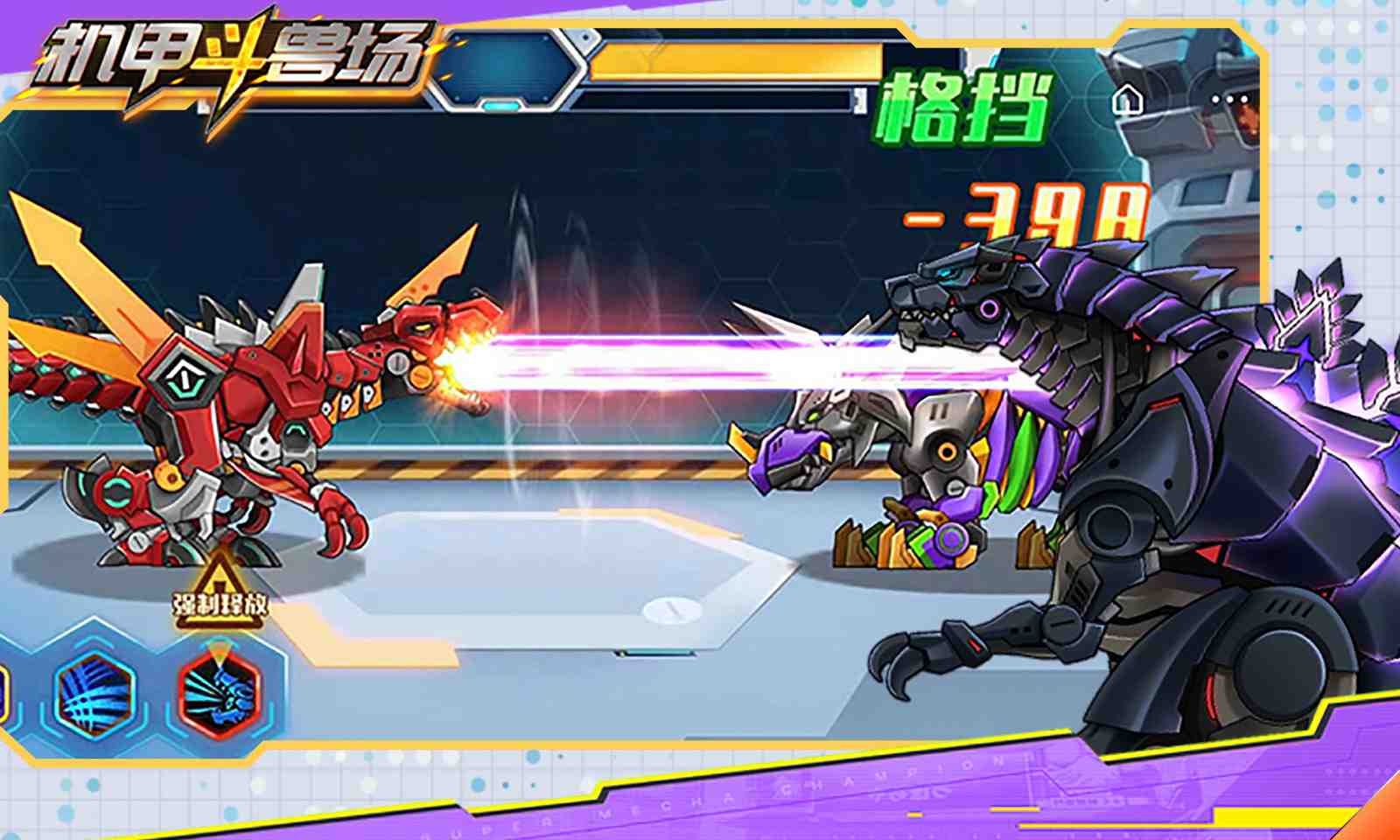Open the three-dot more options menu
This screenshot has width=1400, height=840.
(1230, 101)
